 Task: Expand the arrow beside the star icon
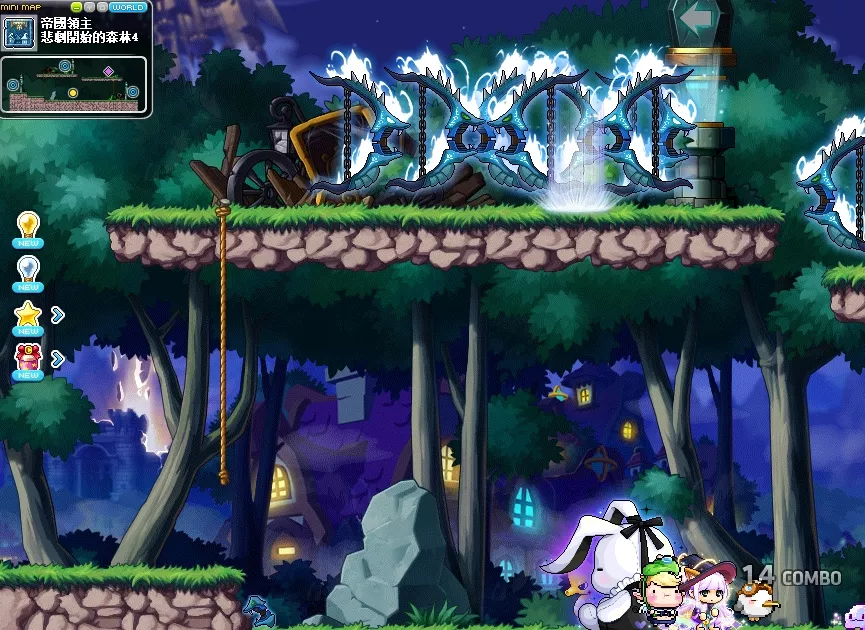point(58,315)
